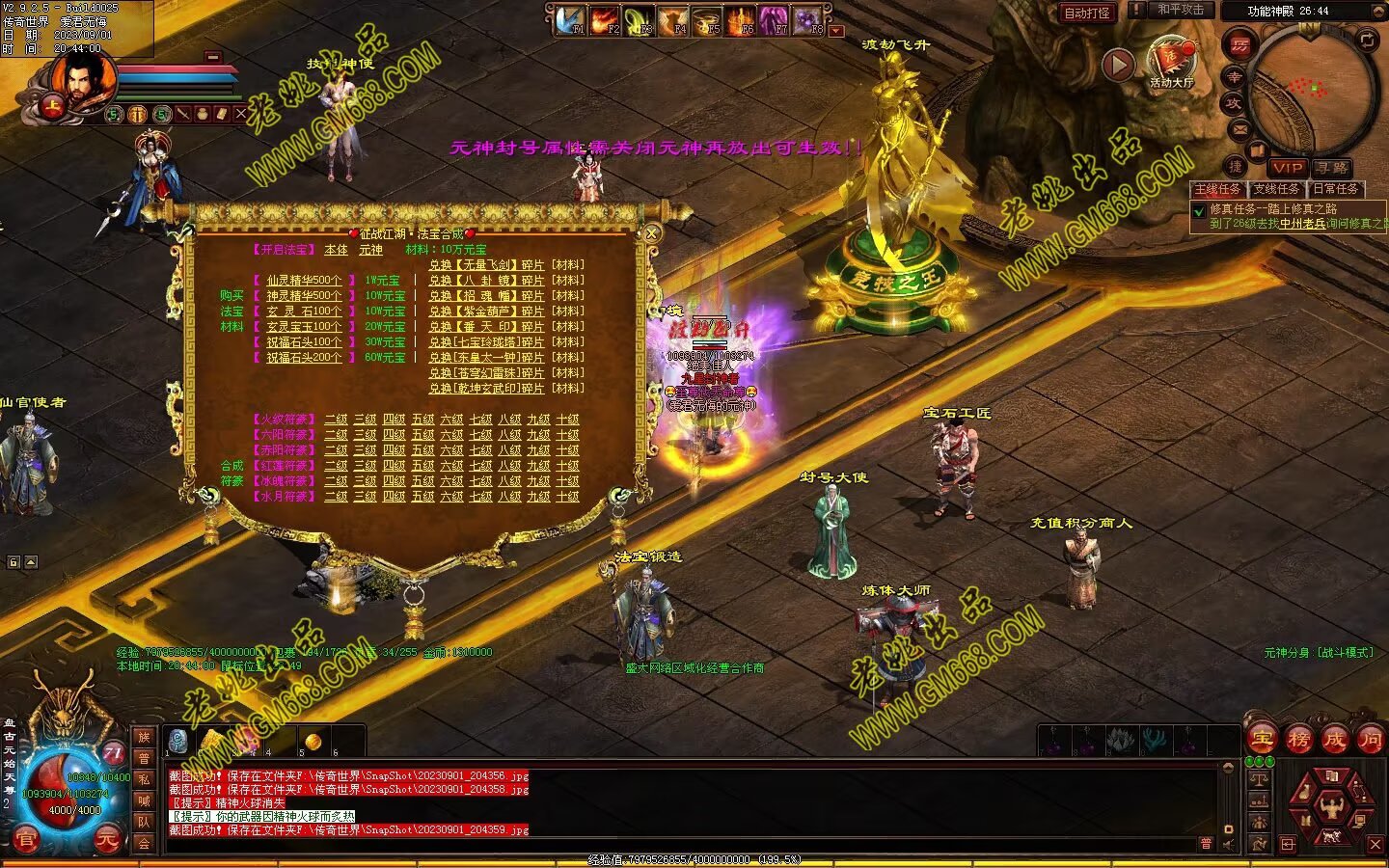Select the 私 private chat channel
Viewport: 1389px width, 868px height.
click(144, 779)
